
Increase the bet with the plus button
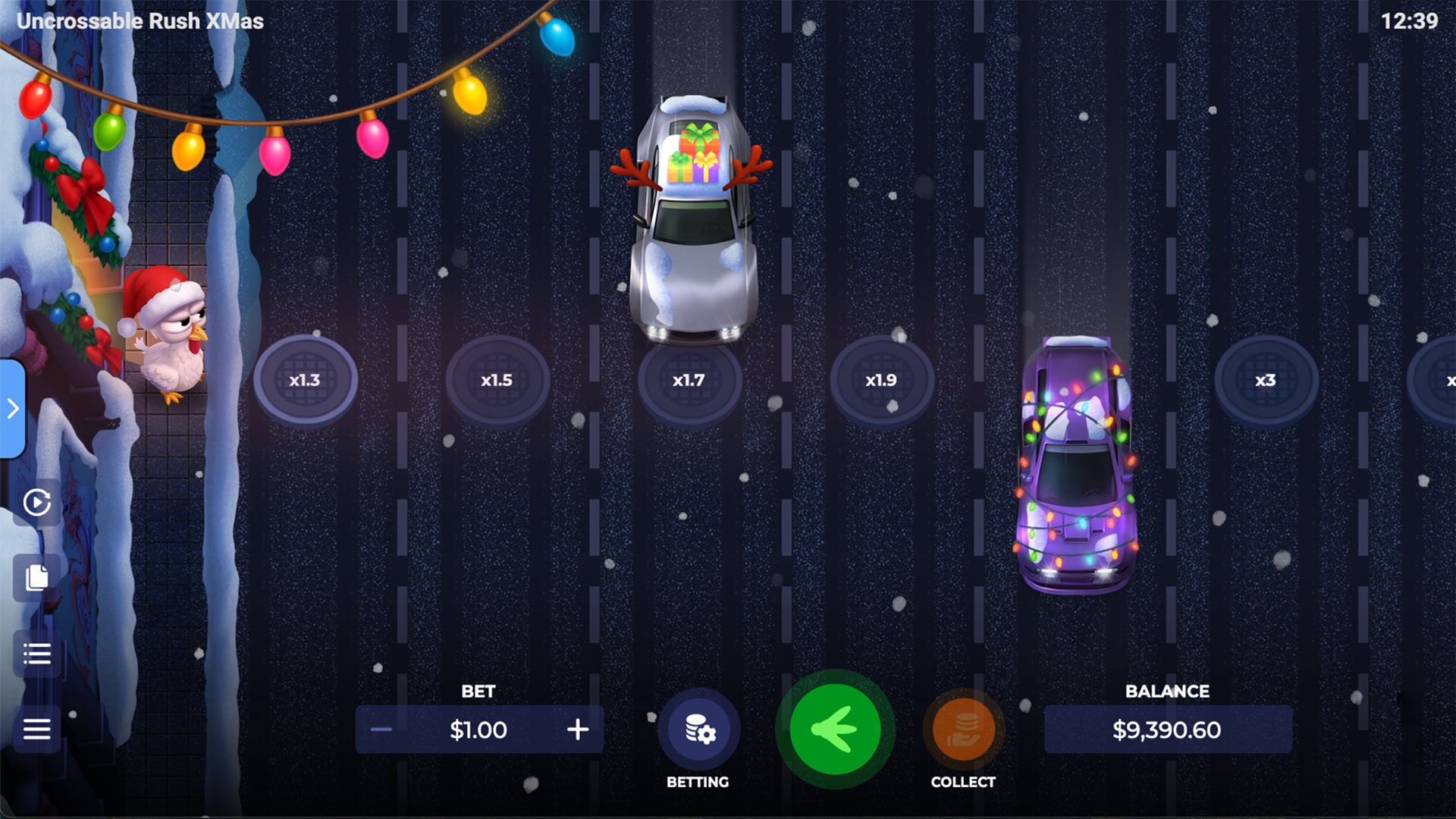click(x=578, y=730)
